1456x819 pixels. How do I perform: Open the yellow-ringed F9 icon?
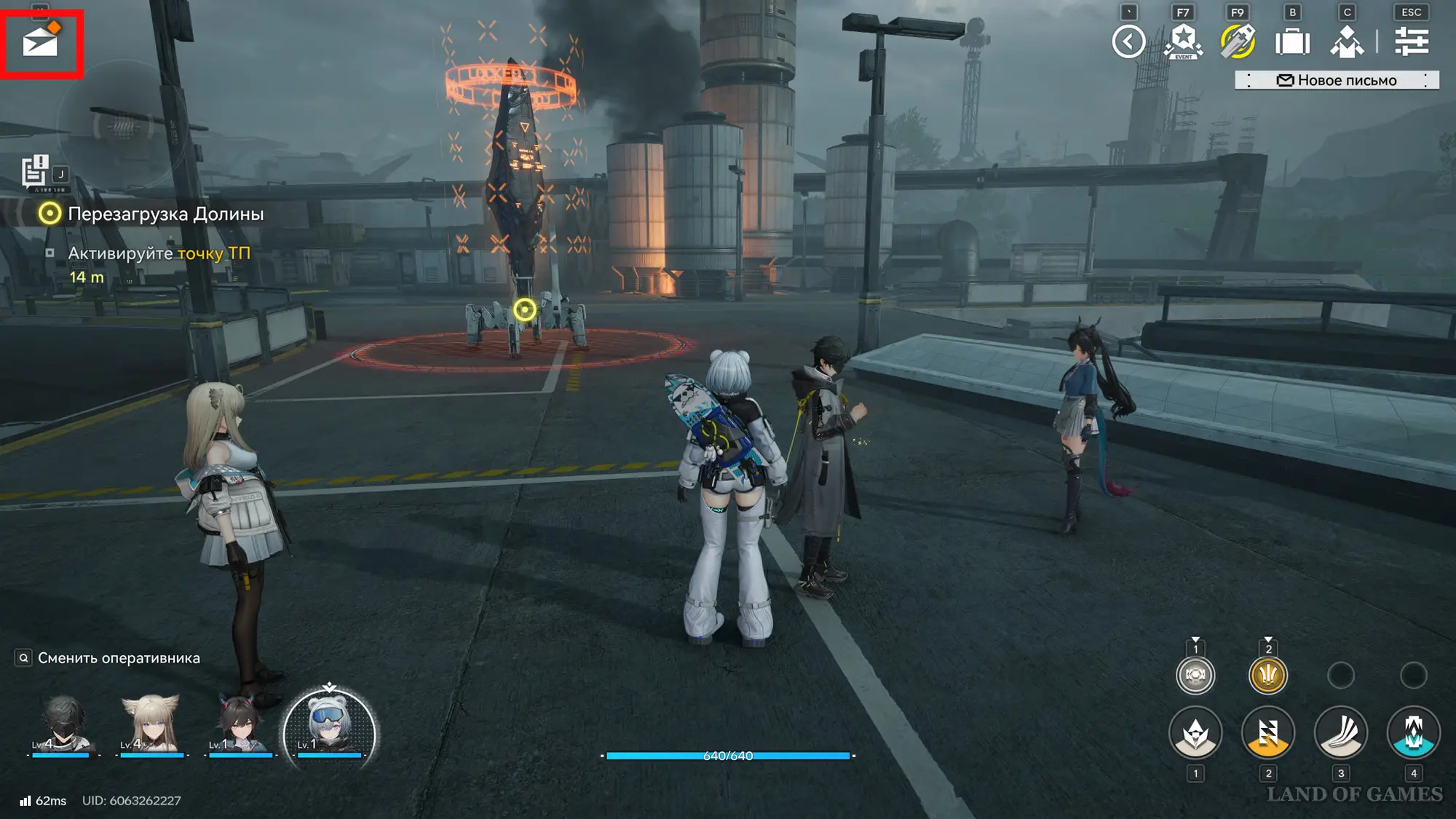pos(1238,41)
